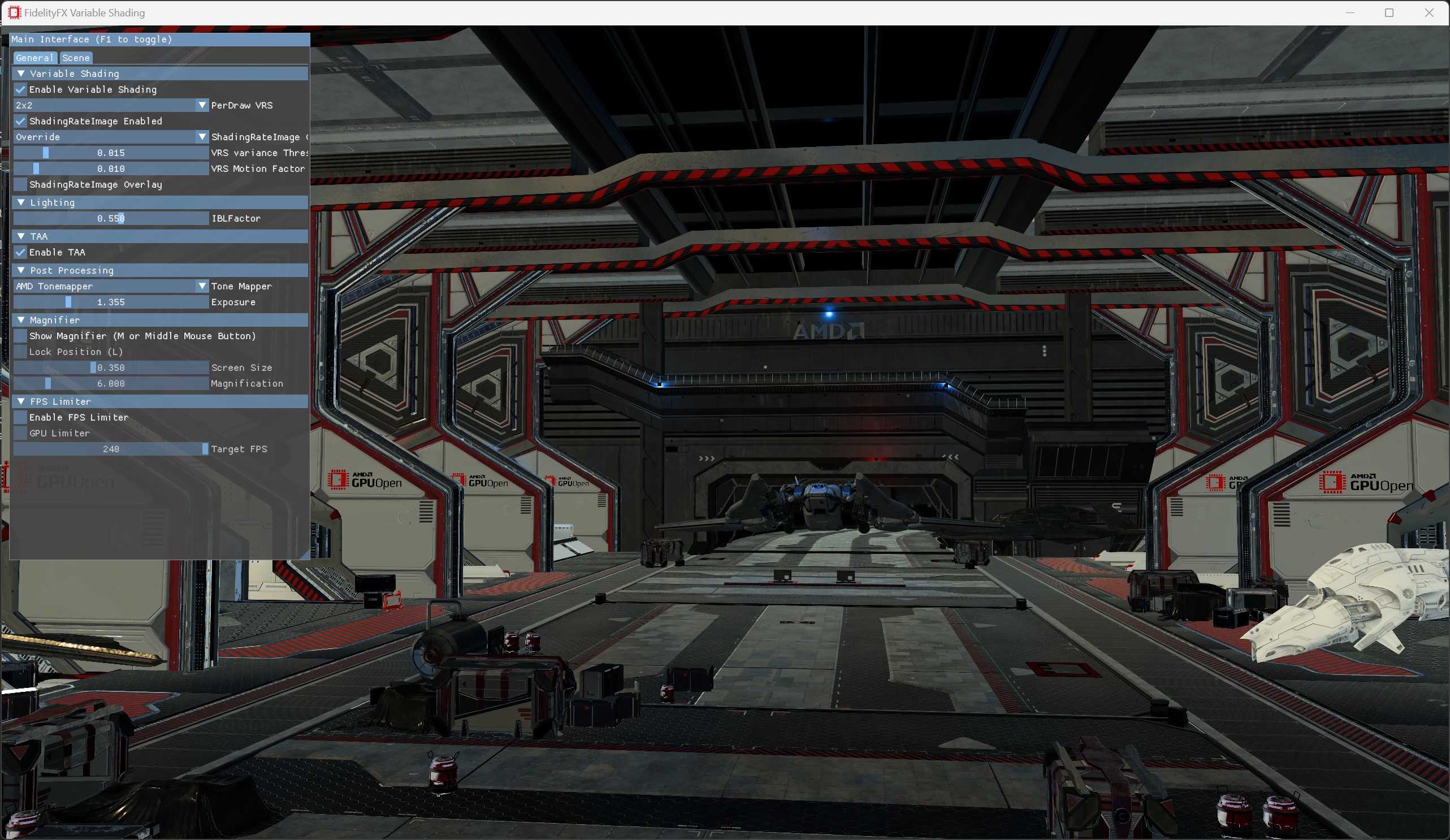Open the PerDraw VRS dropdown

(x=202, y=105)
